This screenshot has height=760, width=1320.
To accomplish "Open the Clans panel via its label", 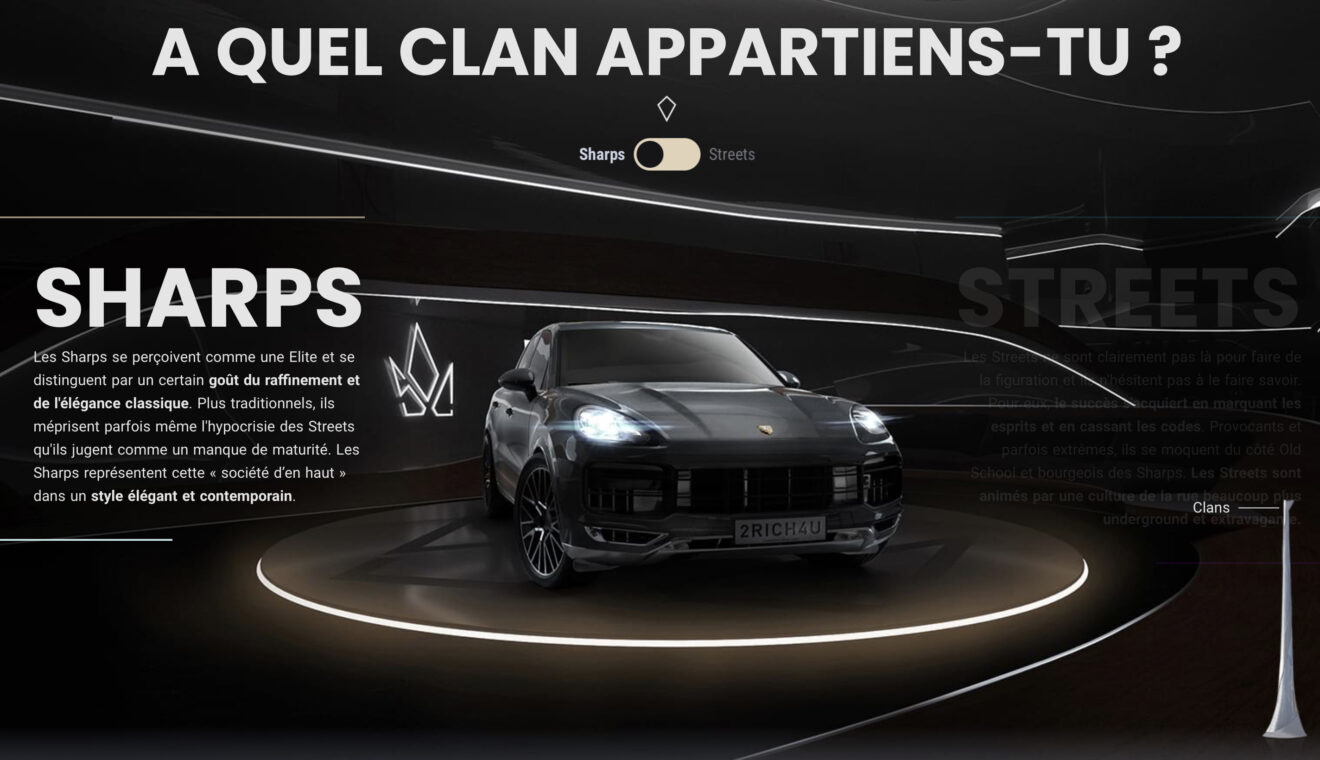I will (x=1211, y=507).
